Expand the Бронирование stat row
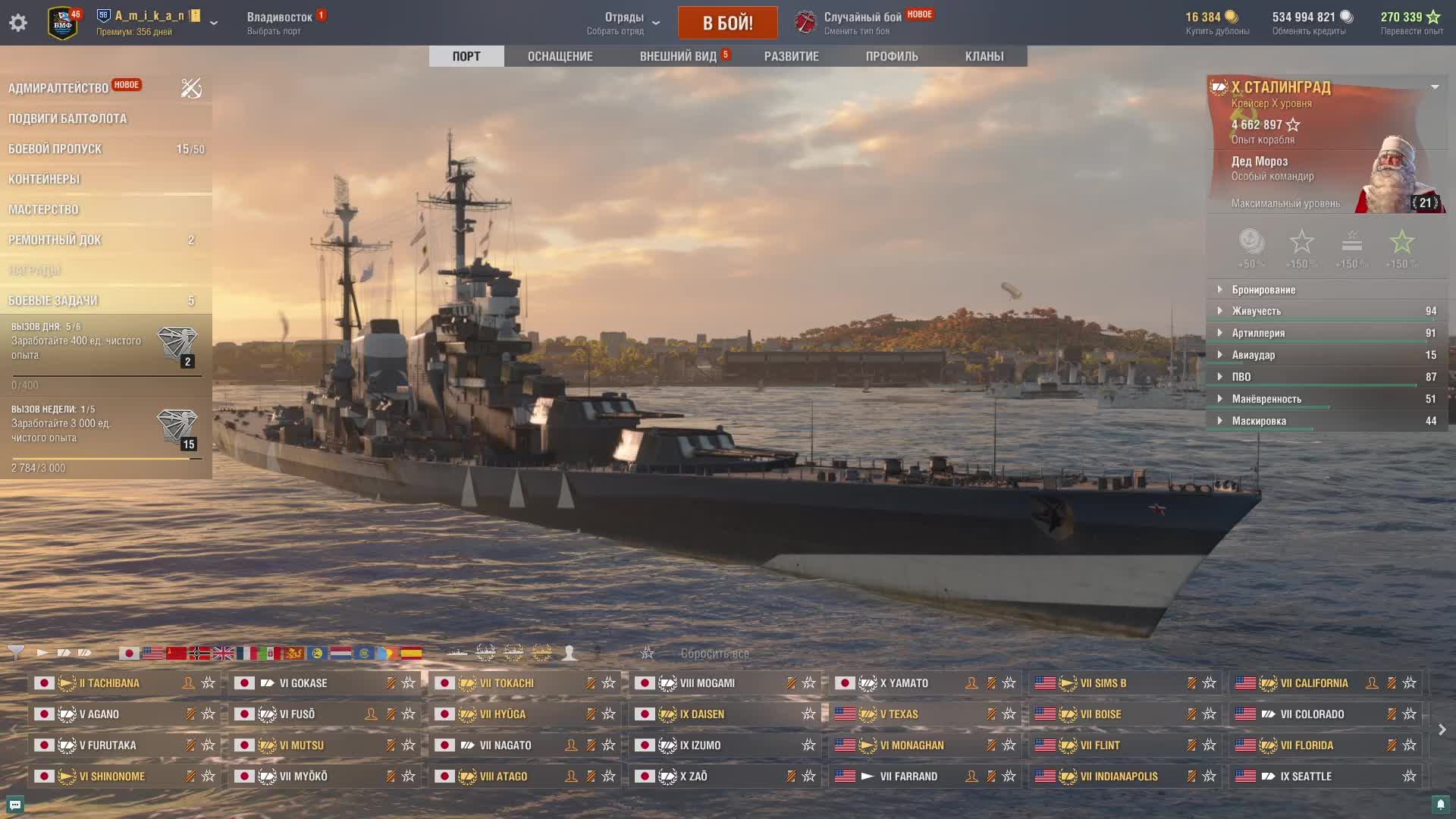This screenshot has width=1456, height=819. pyautogui.click(x=1263, y=290)
